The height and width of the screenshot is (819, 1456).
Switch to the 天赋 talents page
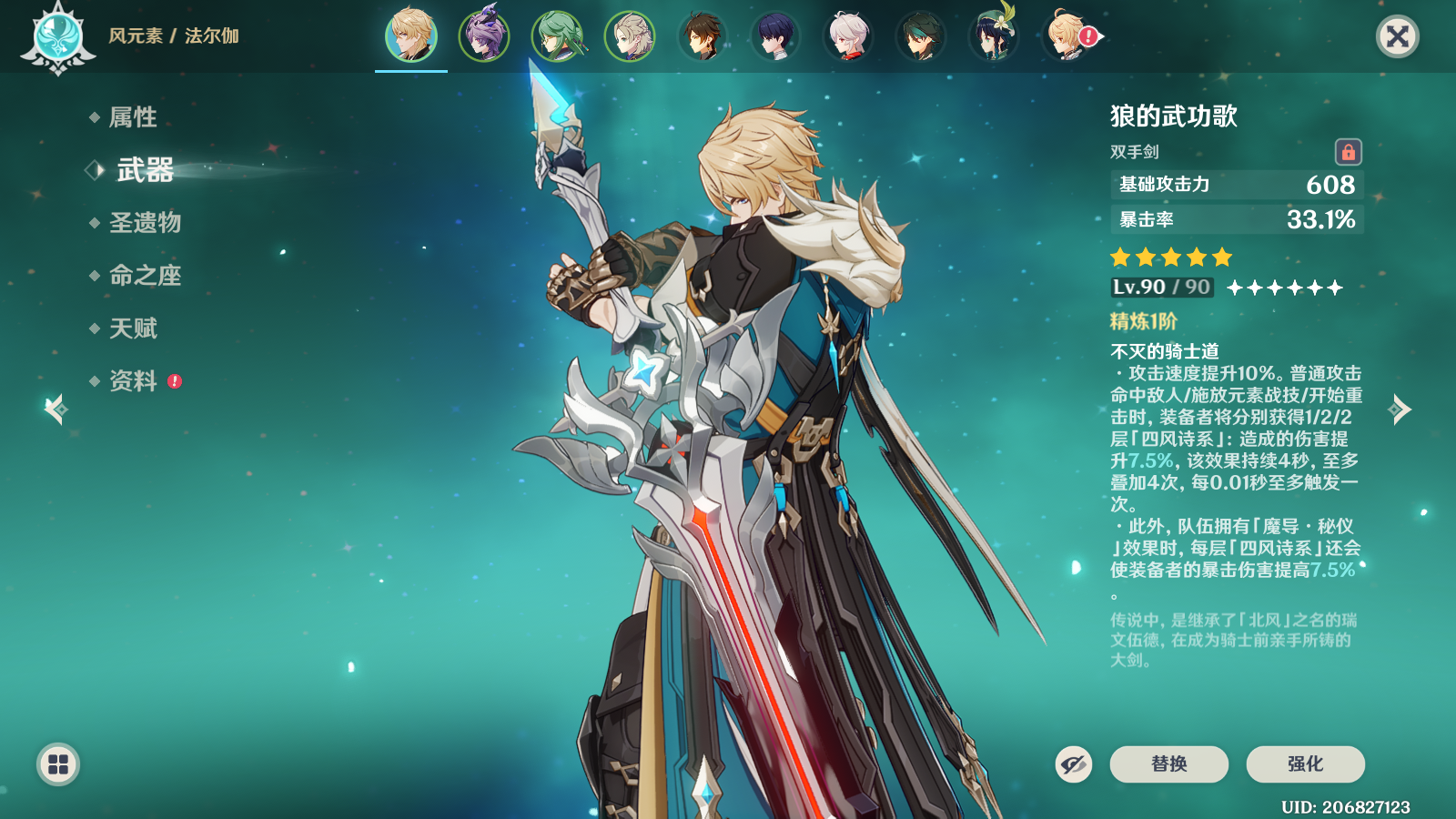point(133,329)
